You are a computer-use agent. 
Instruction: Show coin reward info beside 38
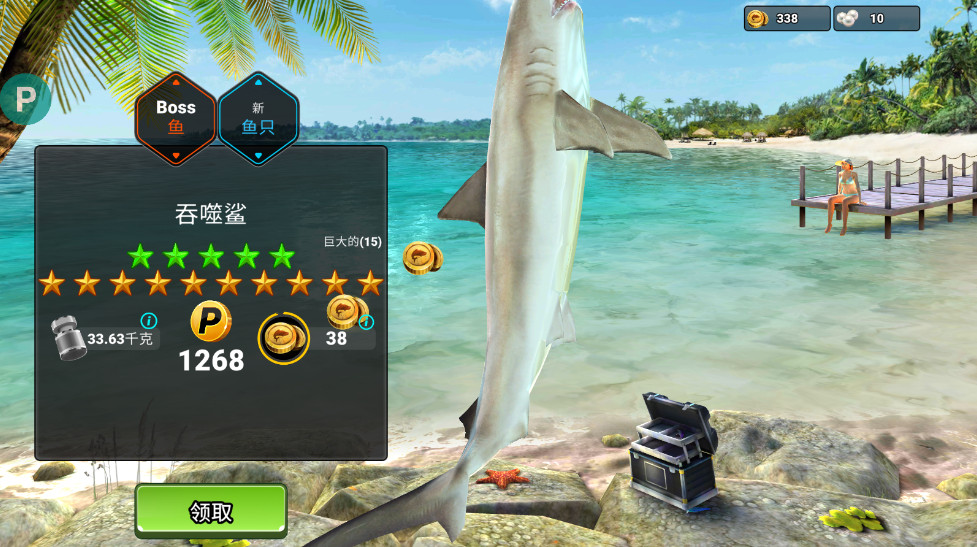pyautogui.click(x=366, y=322)
